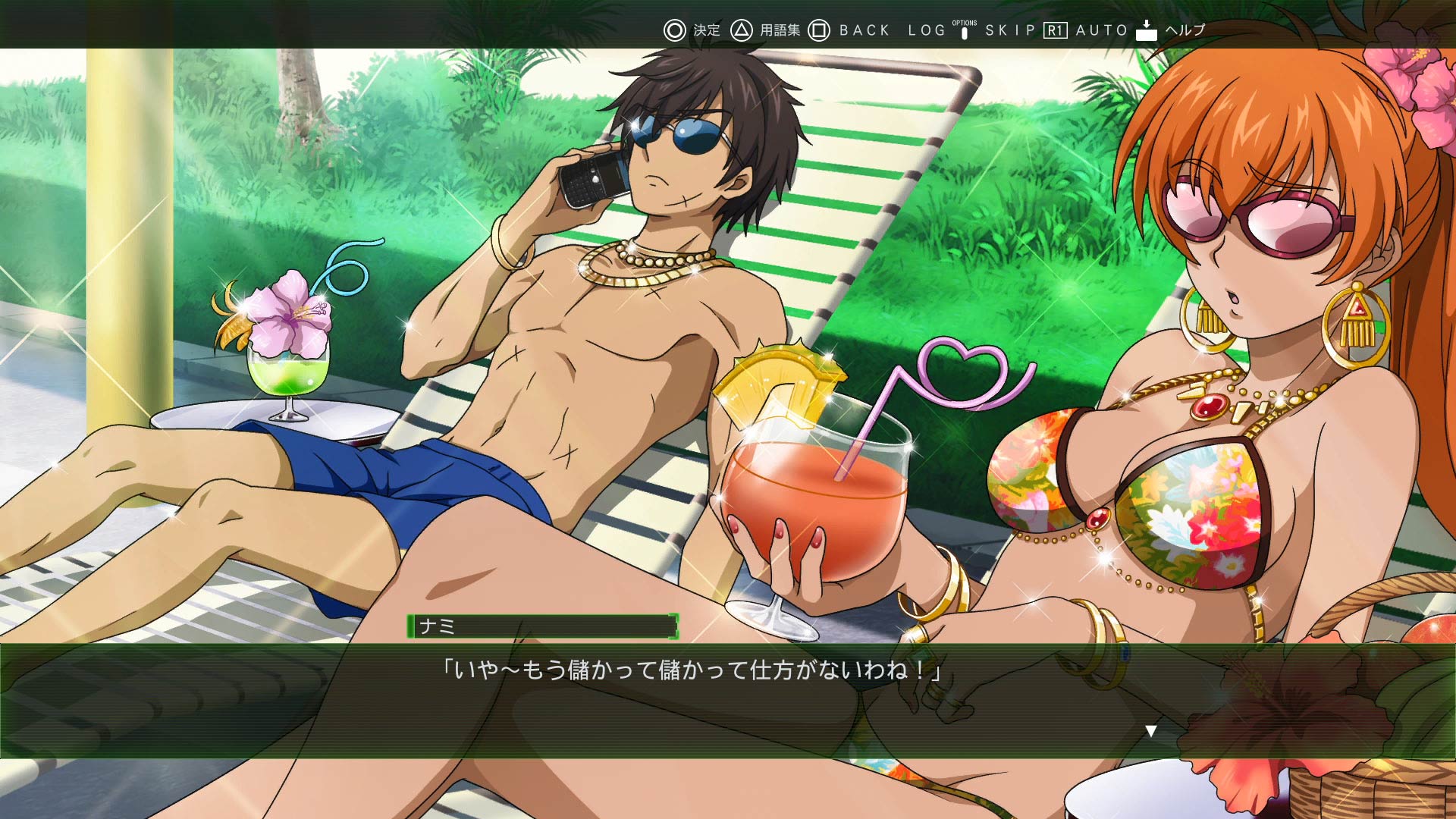Image resolution: width=1456 pixels, height=819 pixels.
Task: Turn on SKIP mode
Action: pos(1010,30)
